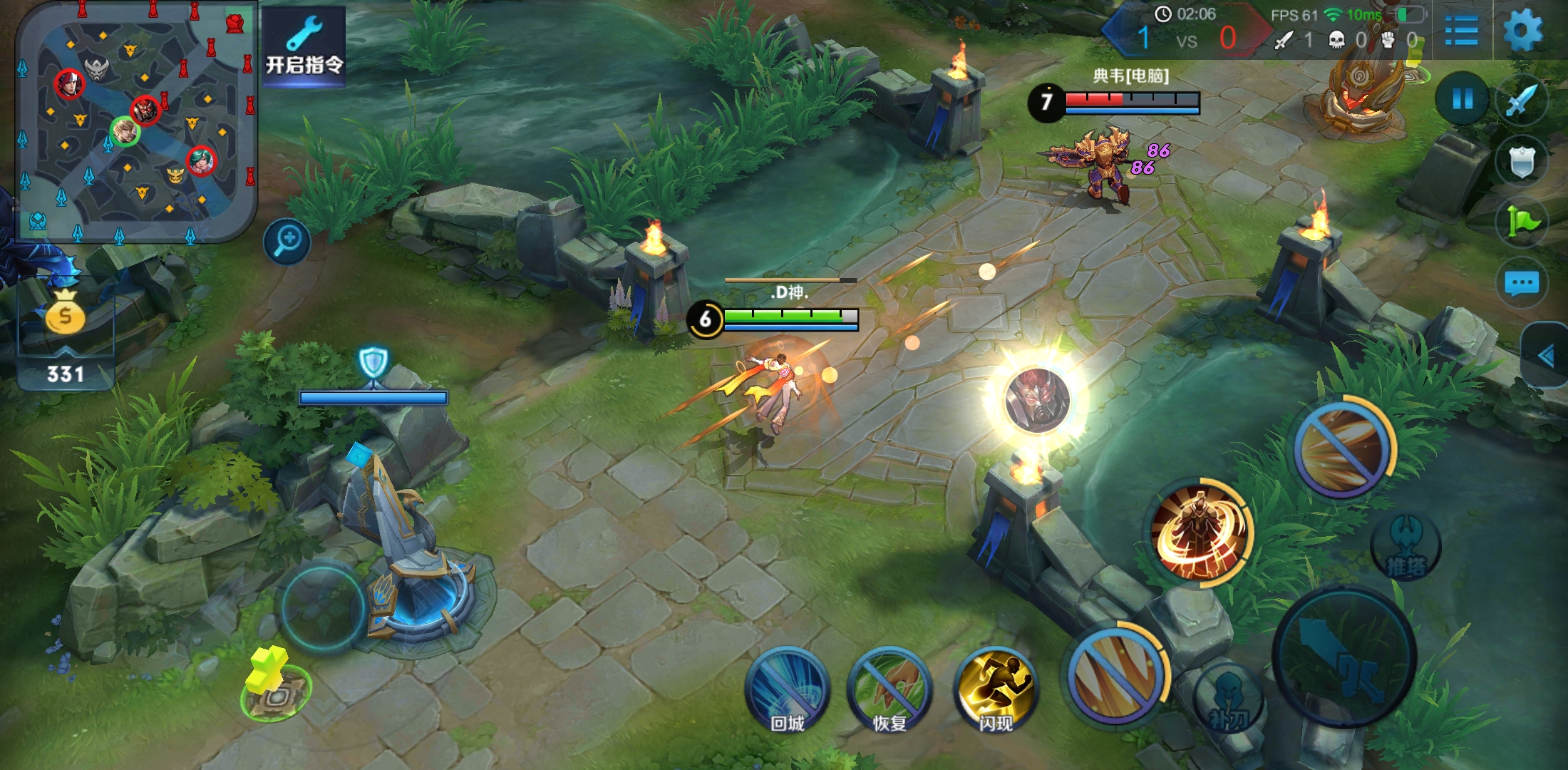Send the shield defend signal
Viewport: 1568px width, 770px height.
coord(1521,161)
